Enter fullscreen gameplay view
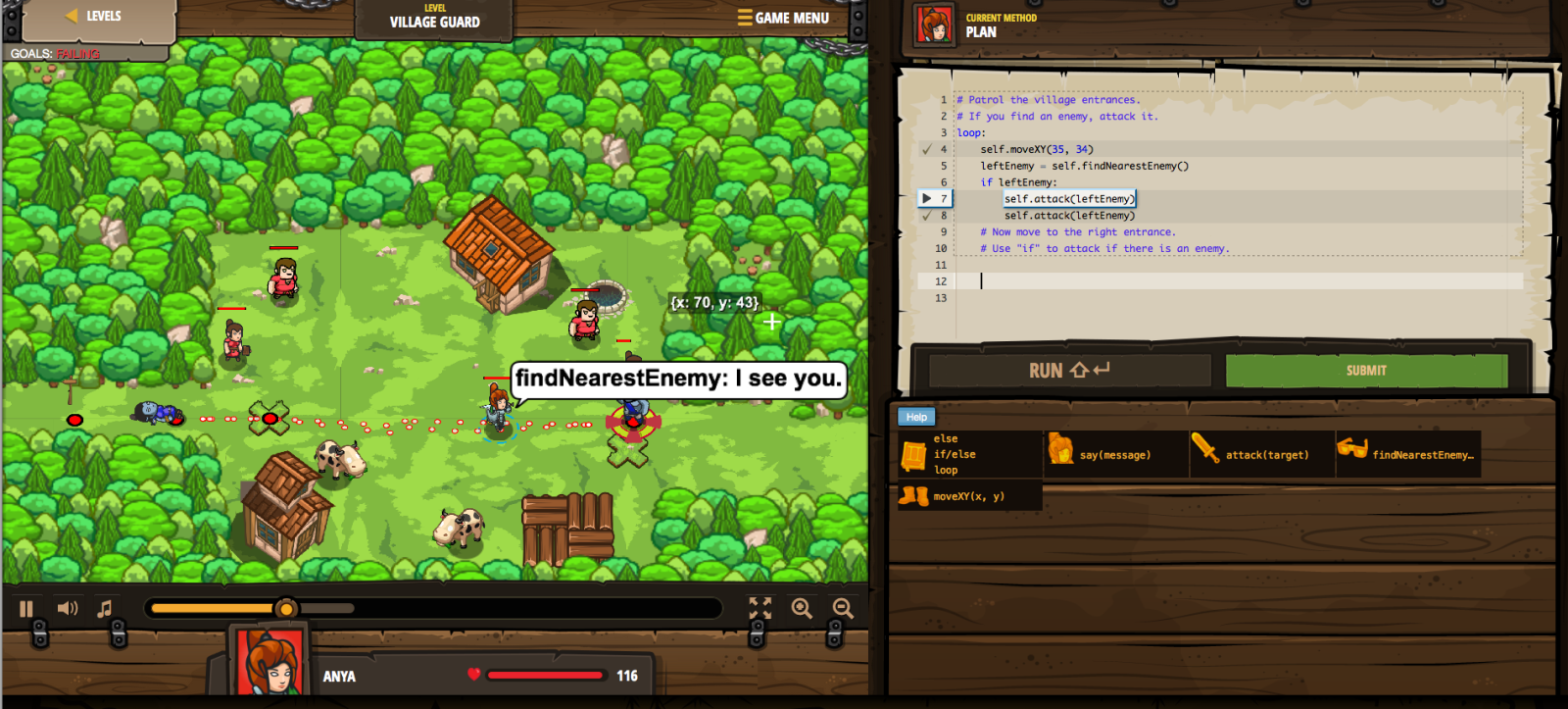 (759, 609)
